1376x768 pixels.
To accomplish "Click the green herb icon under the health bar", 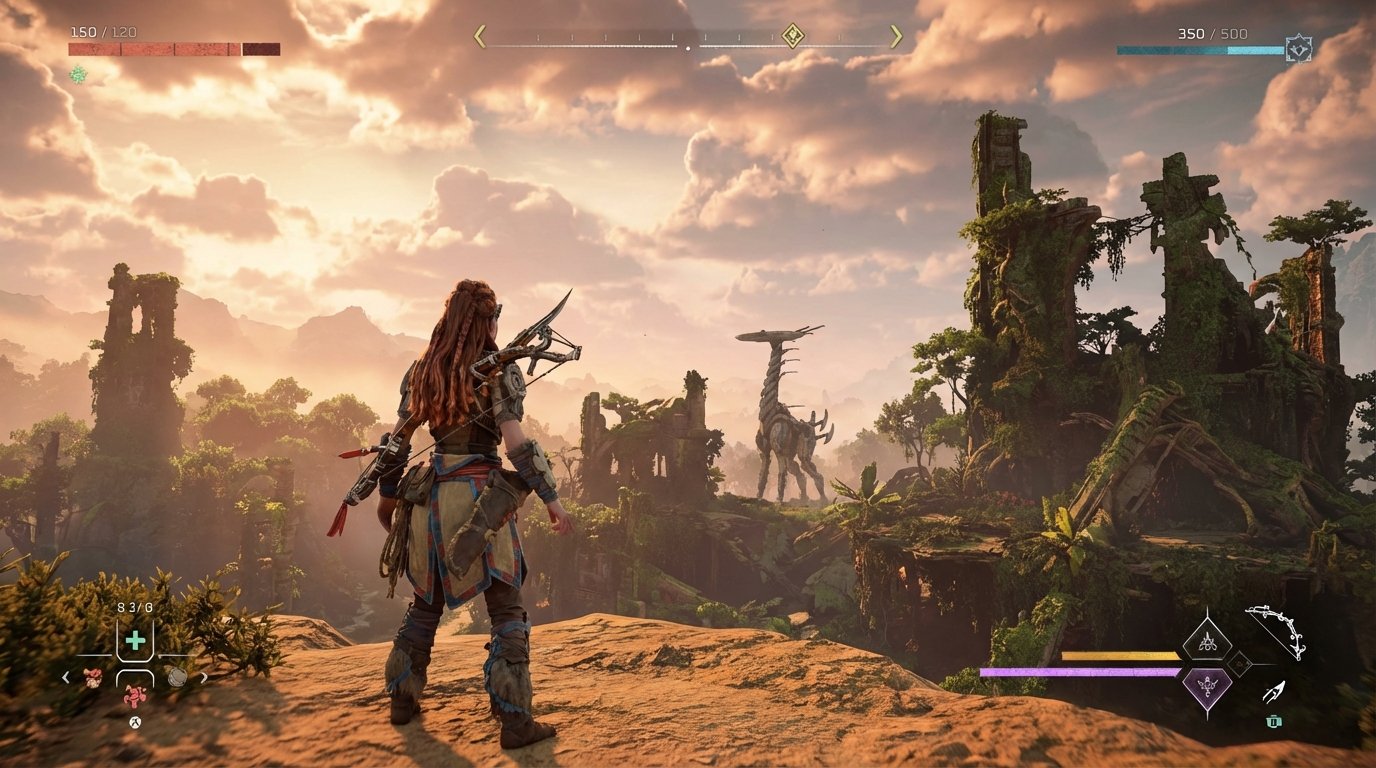I will [x=76, y=72].
